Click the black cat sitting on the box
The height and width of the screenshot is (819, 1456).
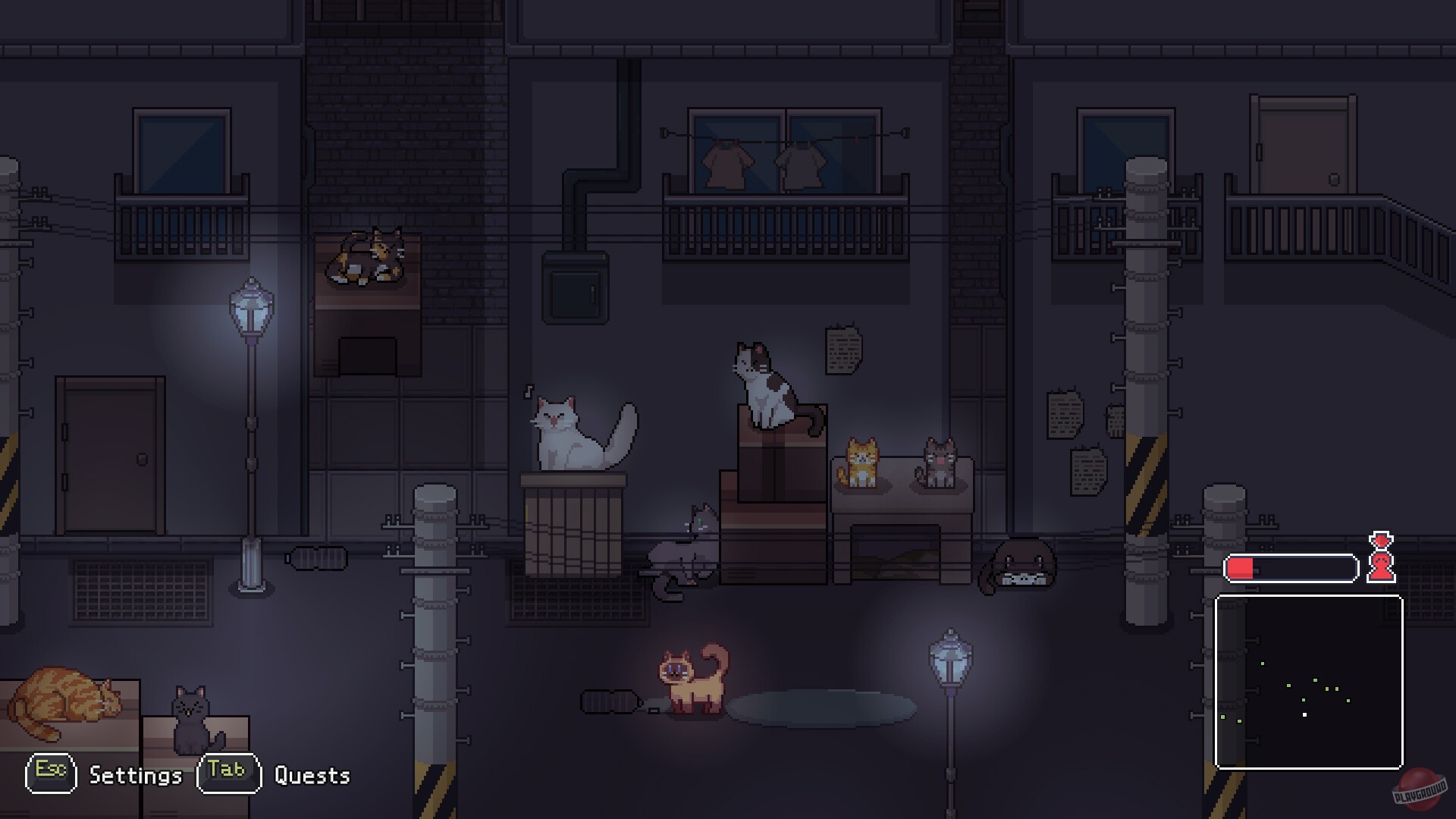[190, 720]
